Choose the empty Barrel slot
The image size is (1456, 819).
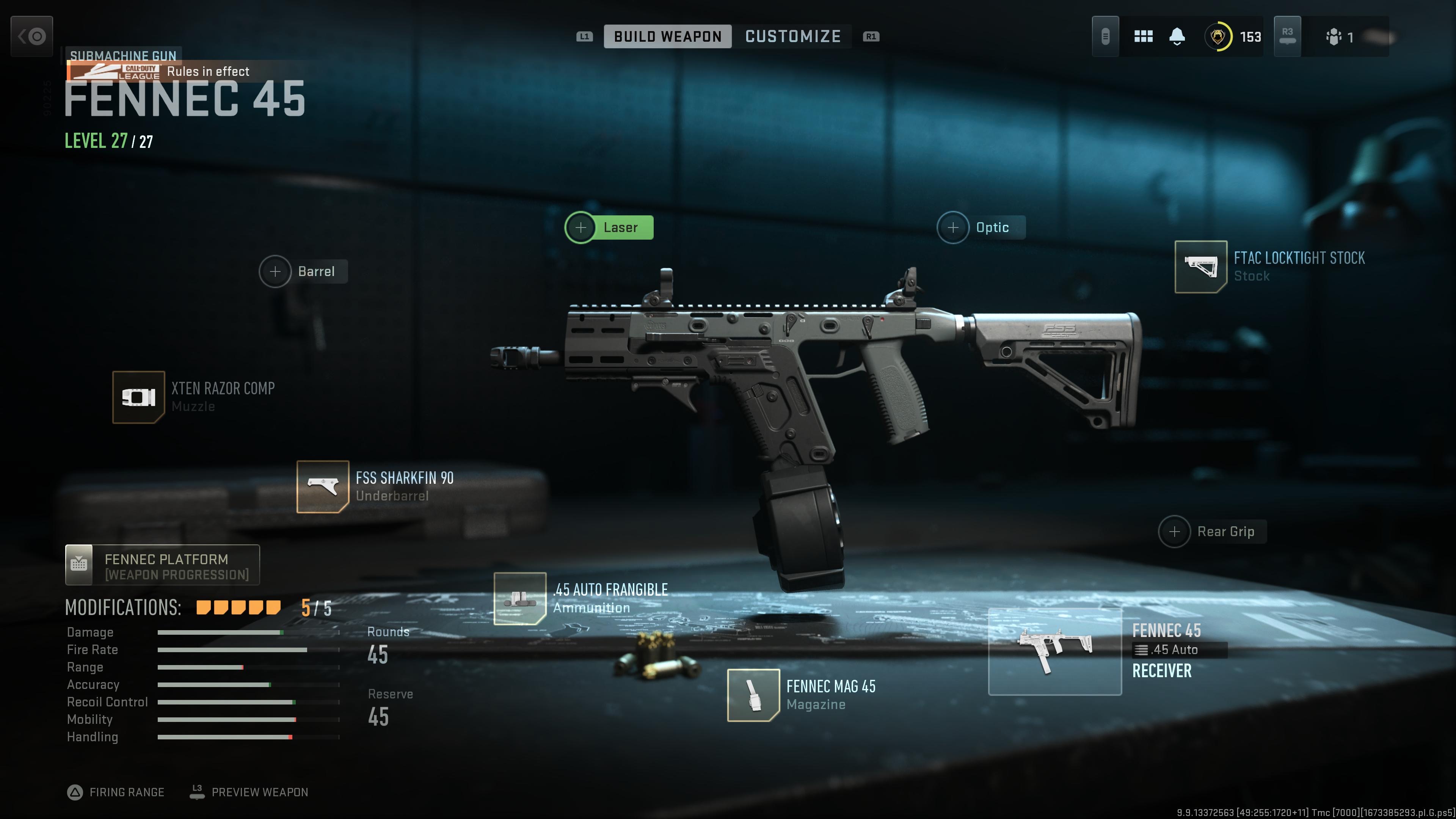pyautogui.click(x=303, y=272)
